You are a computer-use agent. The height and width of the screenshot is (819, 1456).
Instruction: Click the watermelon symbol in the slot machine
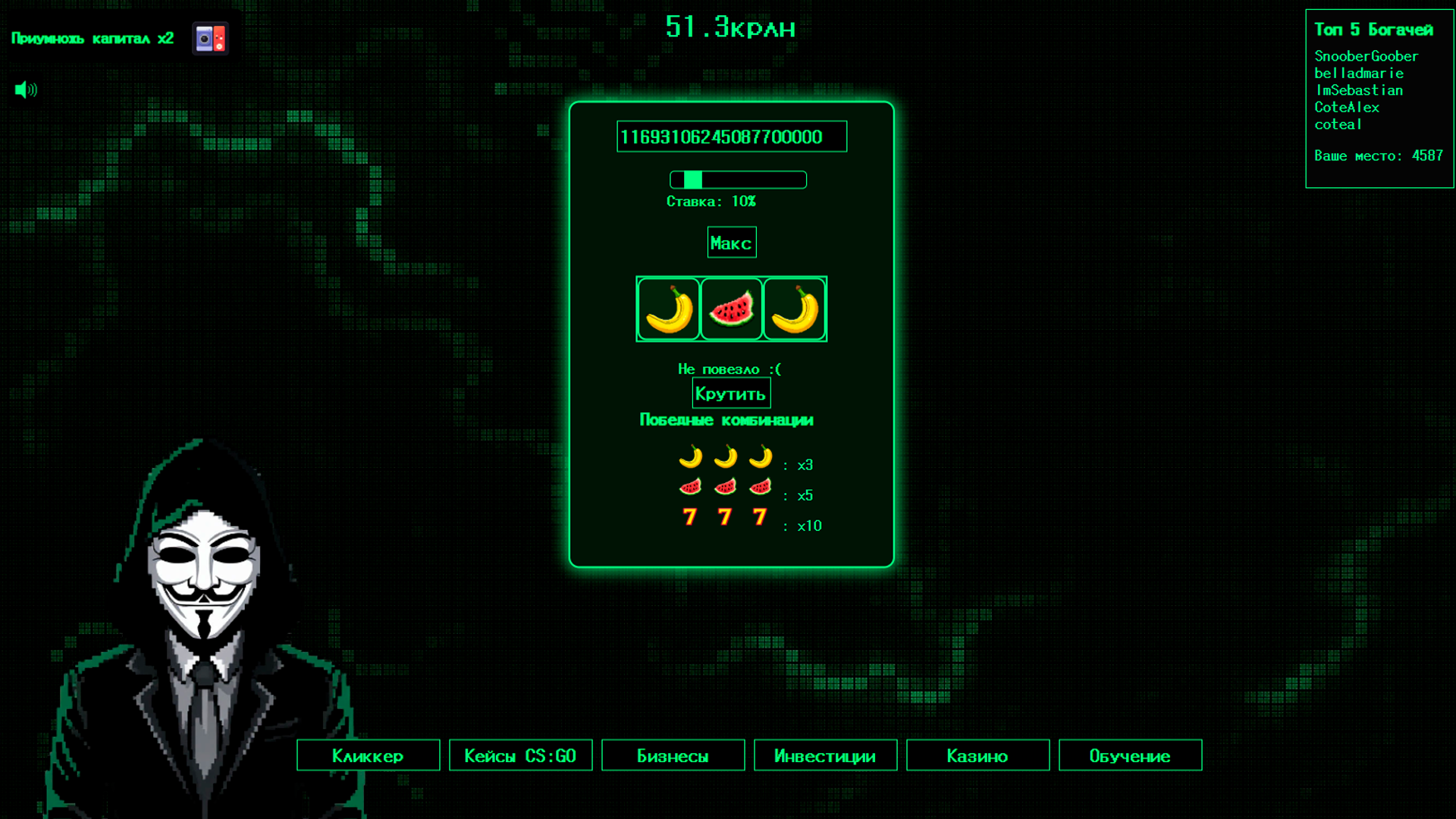click(731, 309)
